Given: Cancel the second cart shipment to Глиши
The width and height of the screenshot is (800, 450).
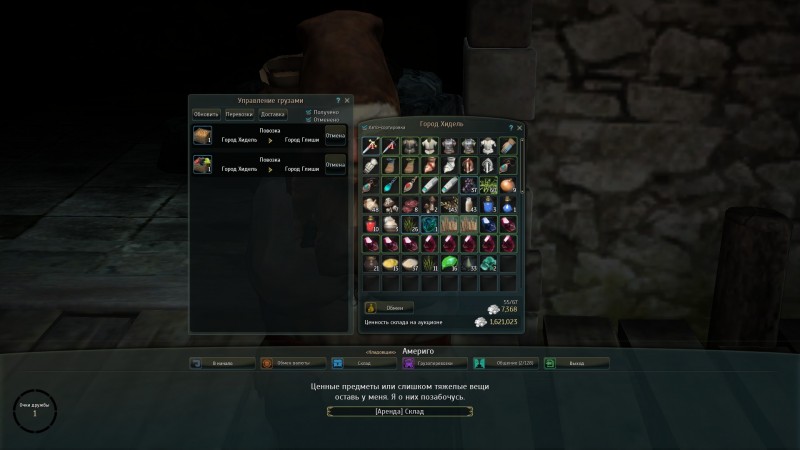Looking at the screenshot, I should (x=335, y=164).
